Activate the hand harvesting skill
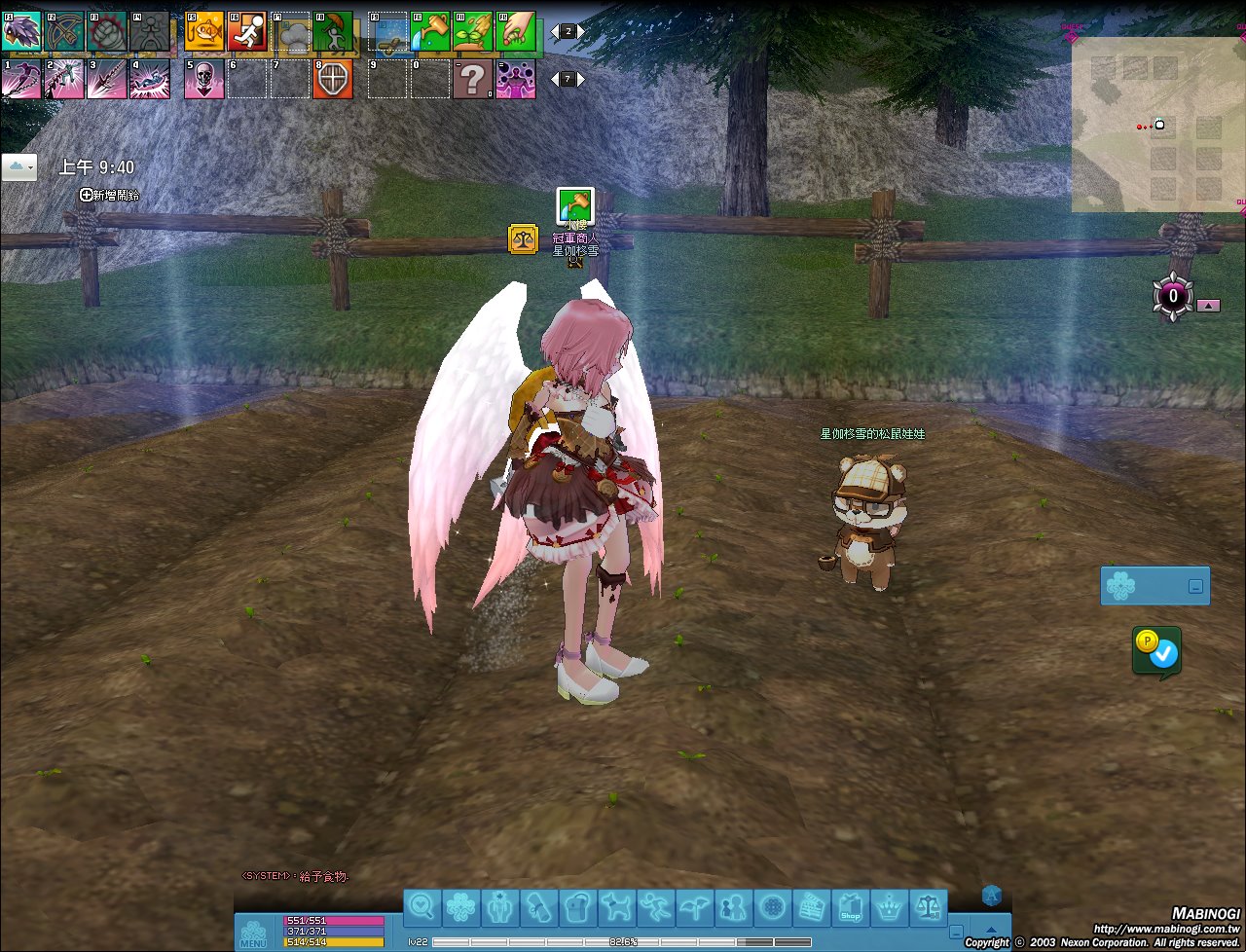Screen dimensions: 1246x952 click(515, 31)
